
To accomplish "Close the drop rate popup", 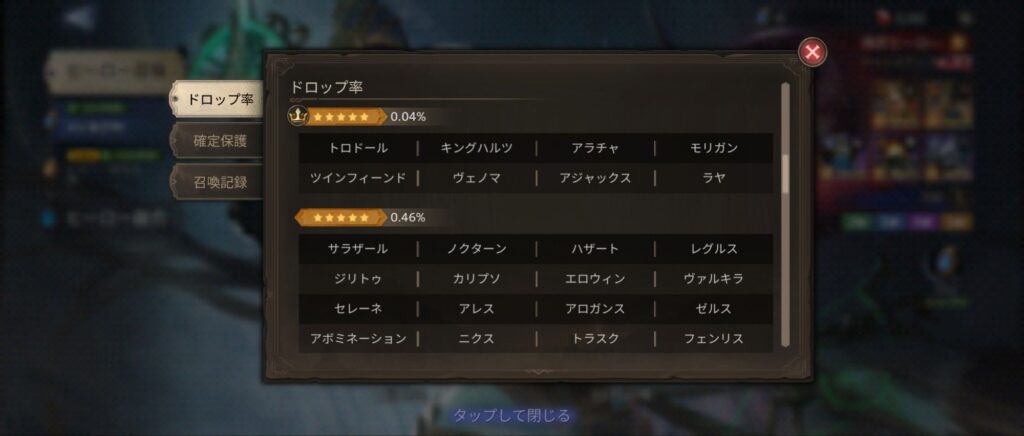I will coord(814,52).
